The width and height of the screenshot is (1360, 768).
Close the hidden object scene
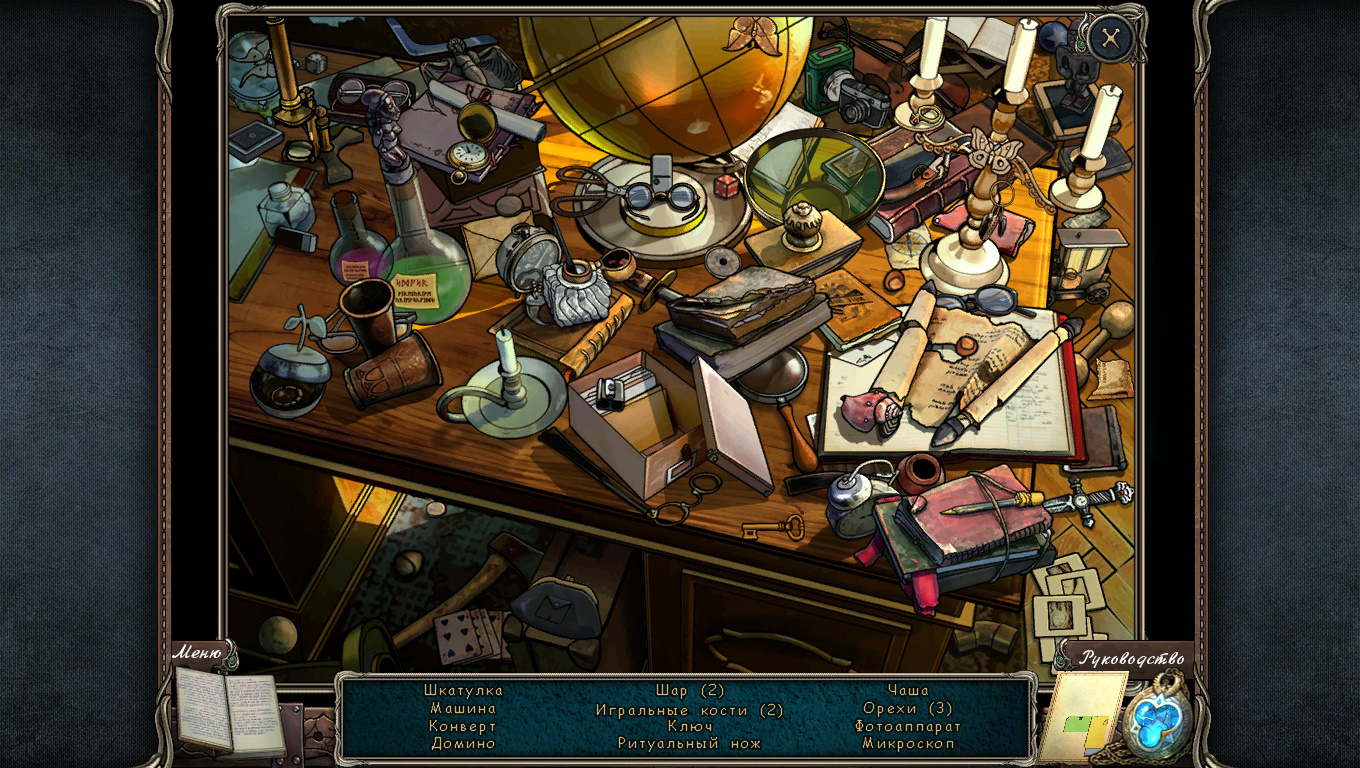[x=1109, y=39]
